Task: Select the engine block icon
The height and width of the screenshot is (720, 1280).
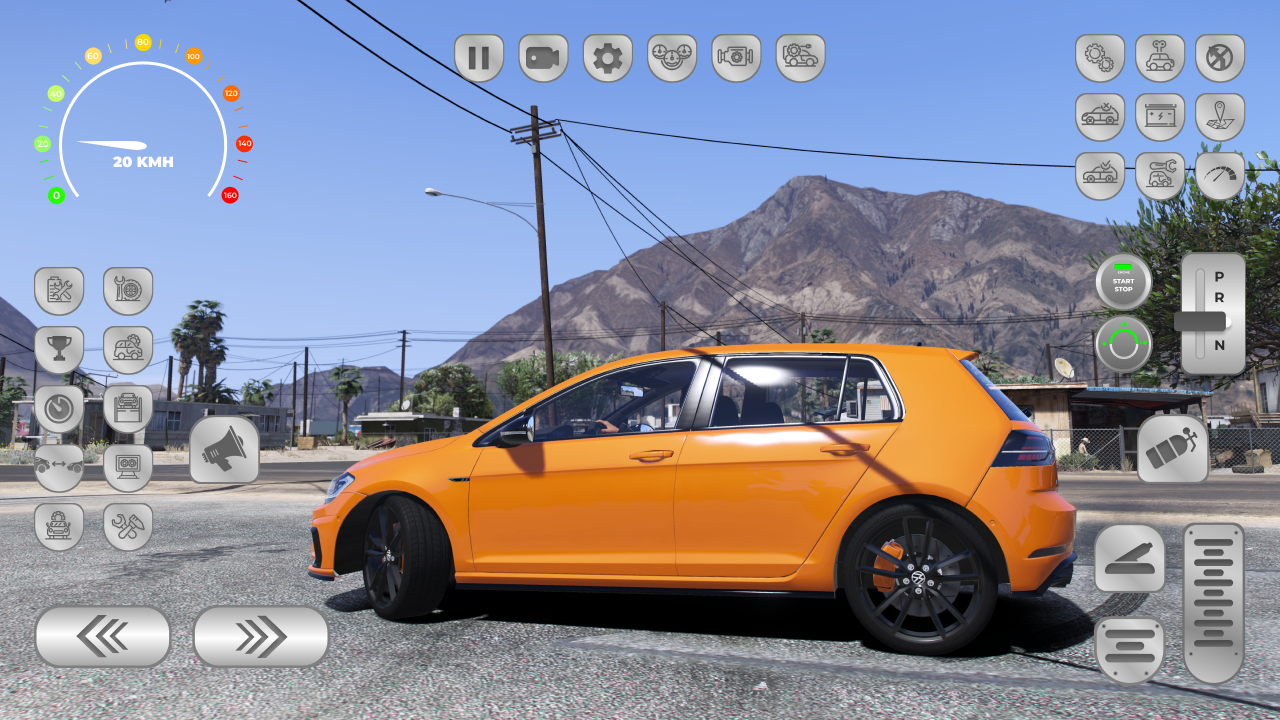Action: pyautogui.click(x=736, y=58)
